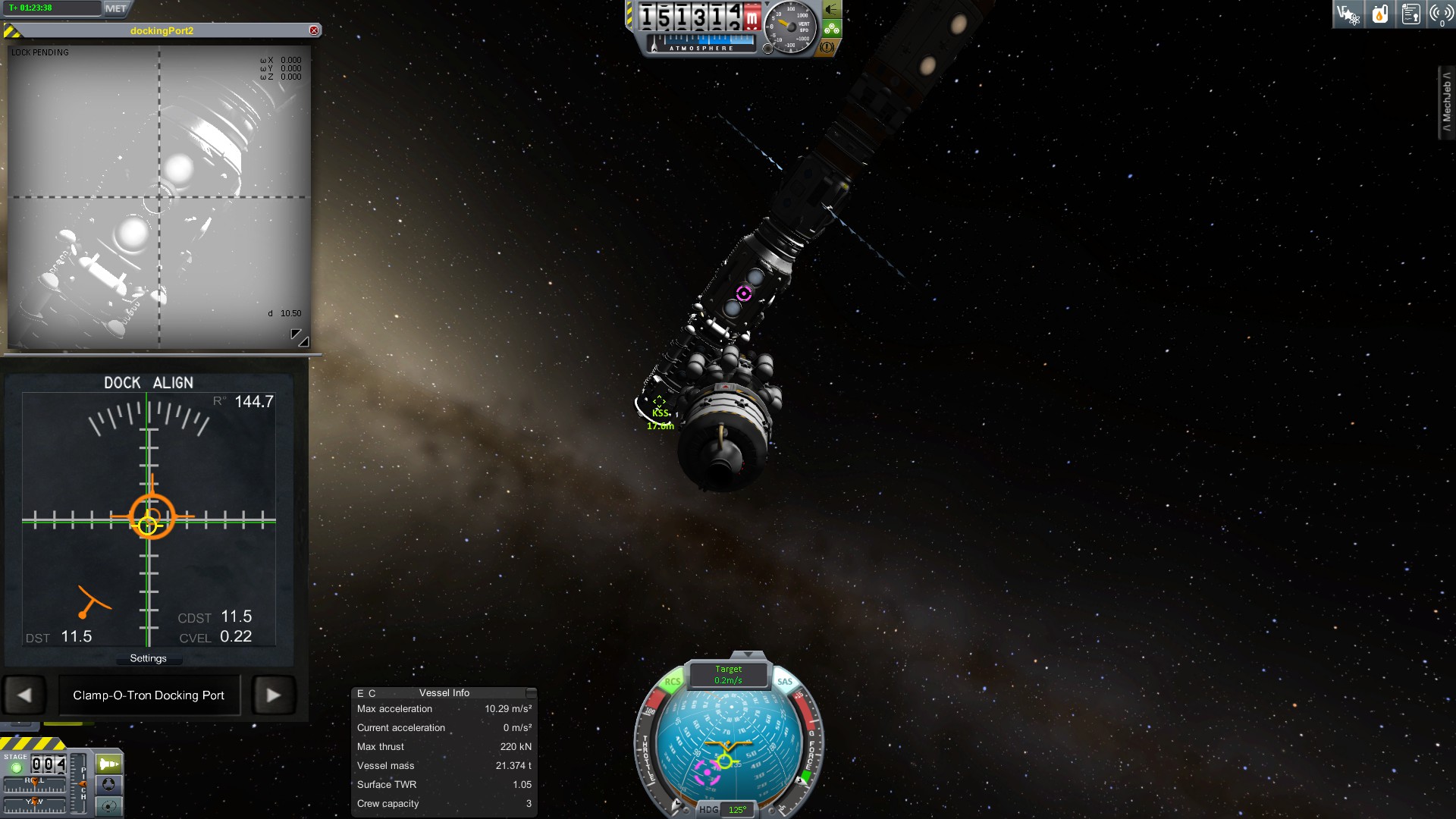The width and height of the screenshot is (1456, 819).
Task: Switch to docking mode button
Action: 108,784
